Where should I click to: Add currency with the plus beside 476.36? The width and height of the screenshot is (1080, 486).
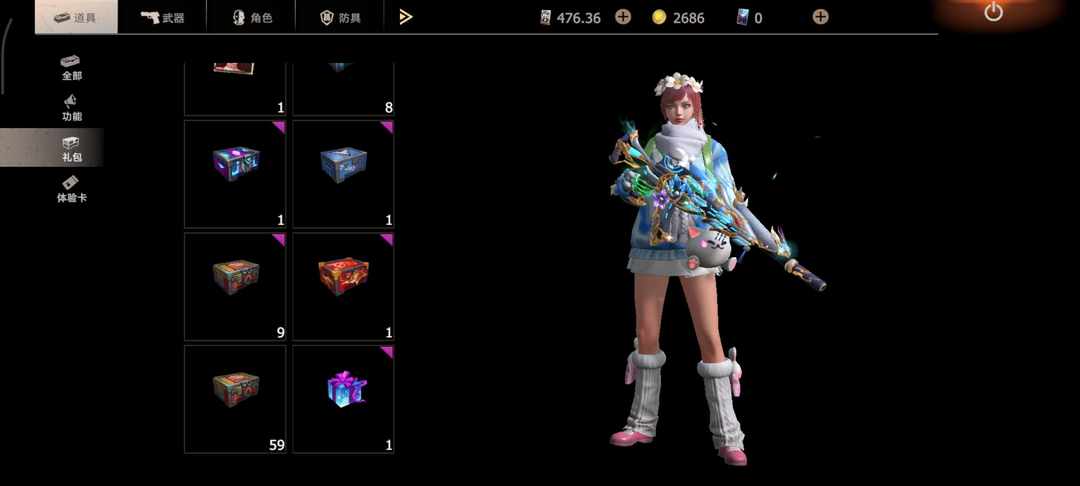tap(623, 17)
